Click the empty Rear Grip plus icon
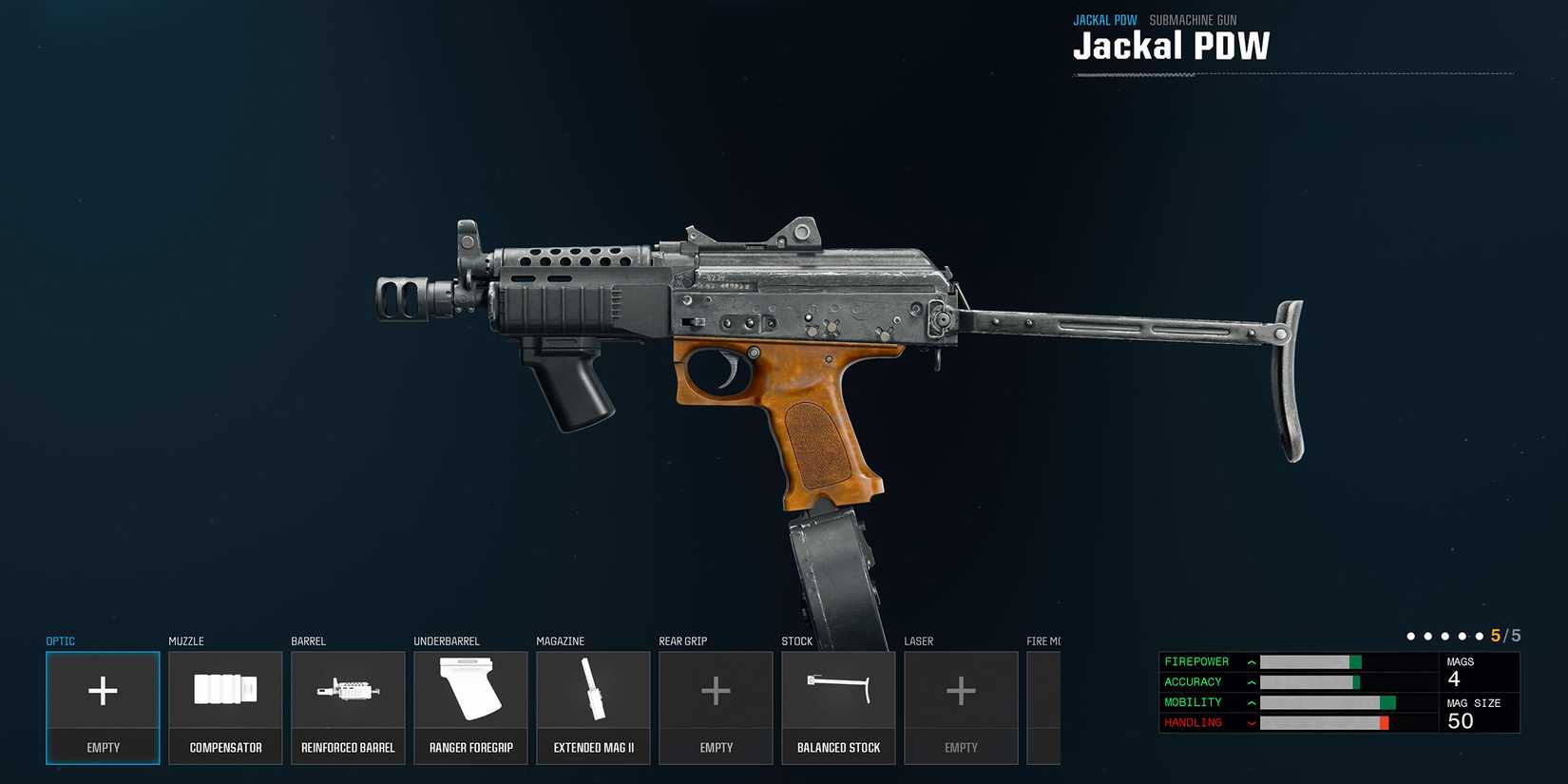The width and height of the screenshot is (1568, 784). pos(716,691)
